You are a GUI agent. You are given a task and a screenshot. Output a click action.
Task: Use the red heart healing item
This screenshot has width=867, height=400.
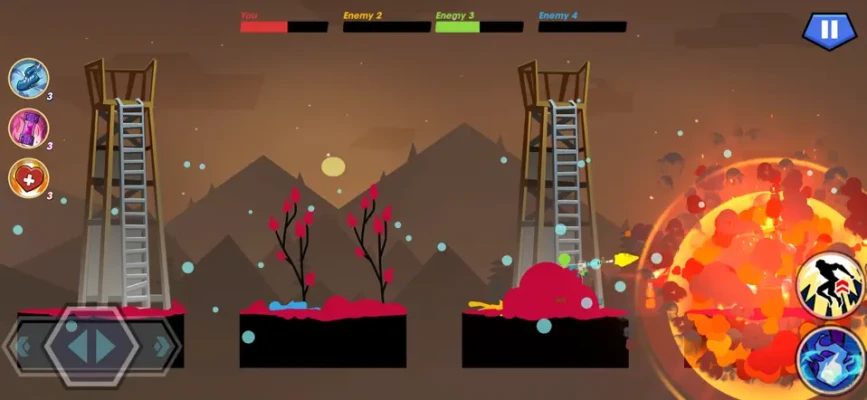28,178
